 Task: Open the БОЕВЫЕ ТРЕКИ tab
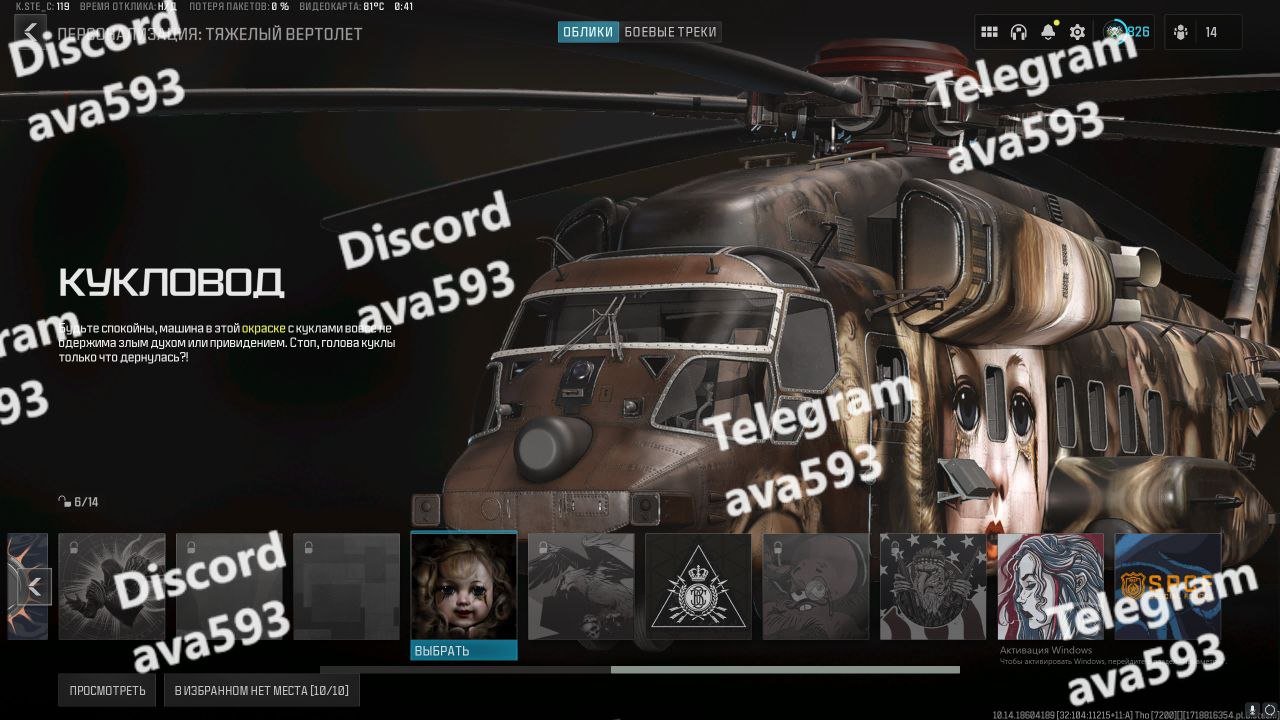(x=670, y=32)
